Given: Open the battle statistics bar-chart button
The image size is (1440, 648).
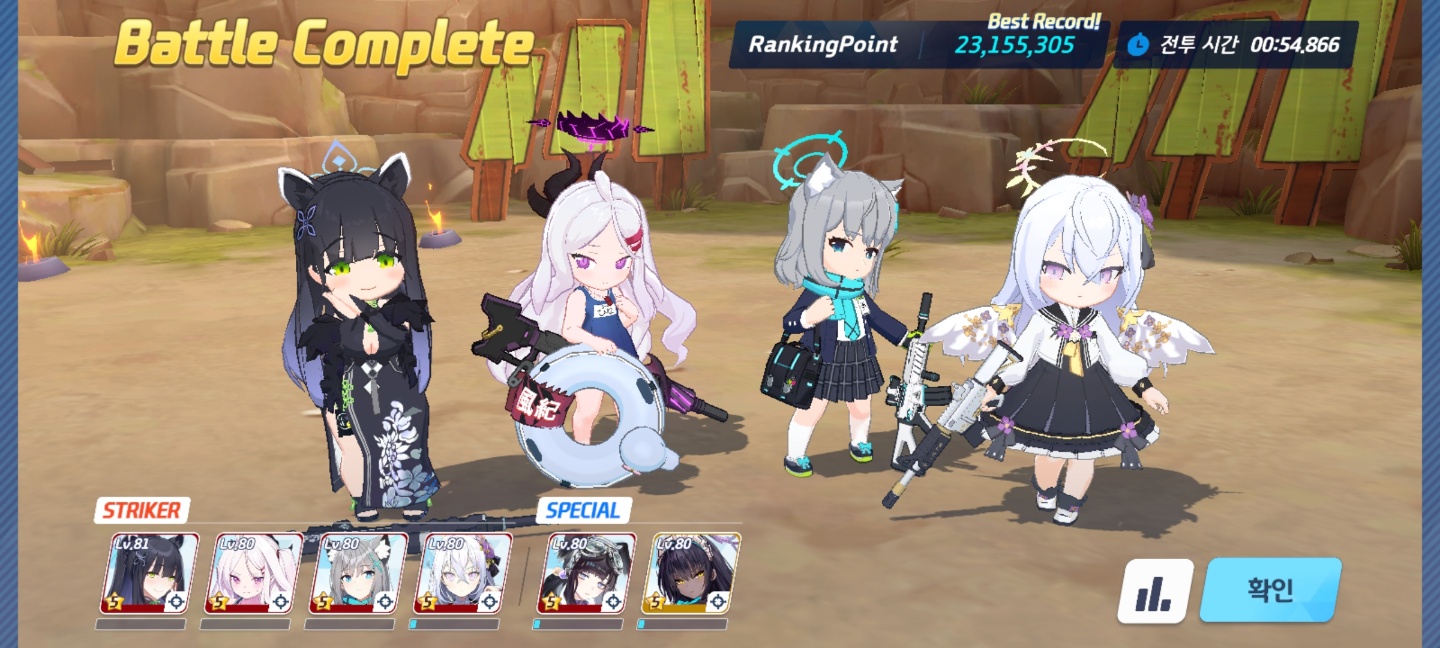Looking at the screenshot, I should point(1155,591).
